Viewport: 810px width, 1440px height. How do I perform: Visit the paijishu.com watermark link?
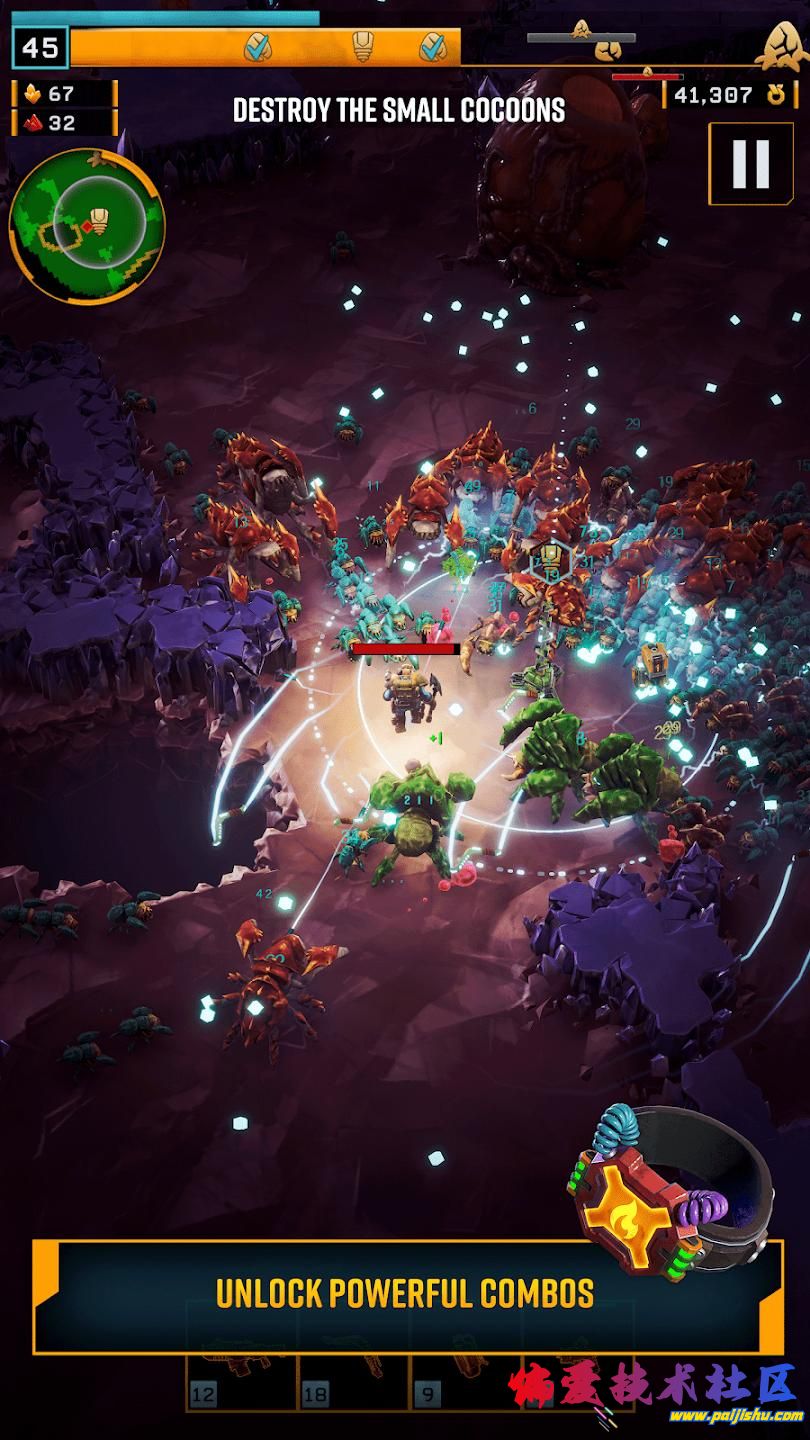click(x=740, y=1416)
